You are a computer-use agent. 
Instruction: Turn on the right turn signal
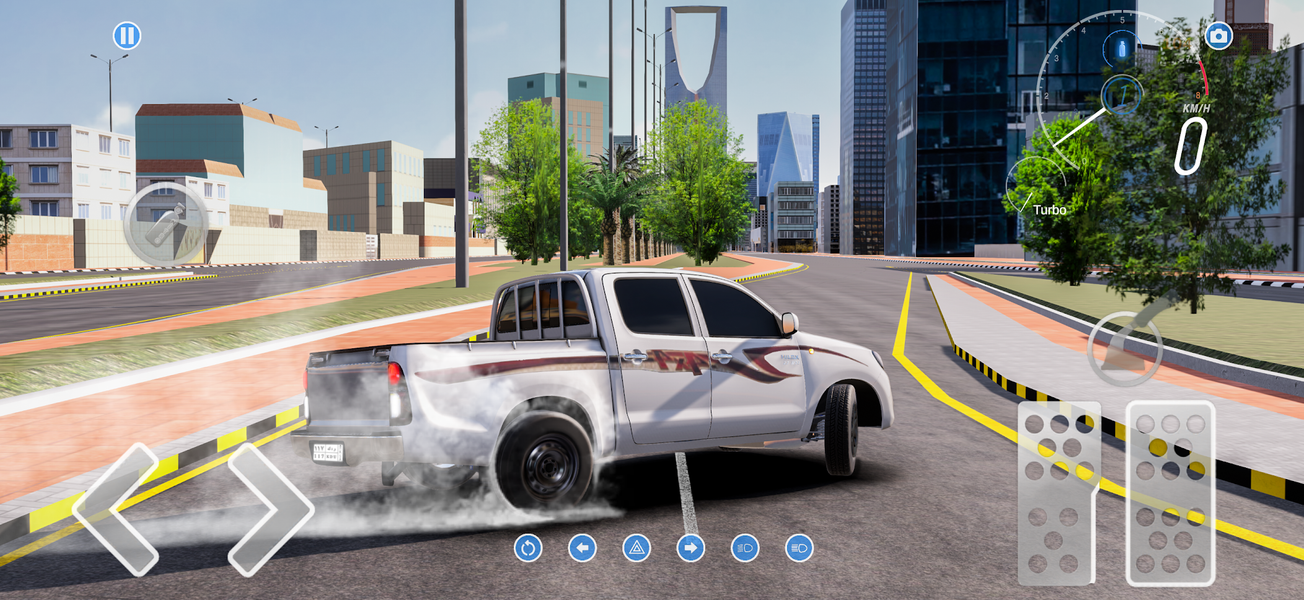pos(691,548)
